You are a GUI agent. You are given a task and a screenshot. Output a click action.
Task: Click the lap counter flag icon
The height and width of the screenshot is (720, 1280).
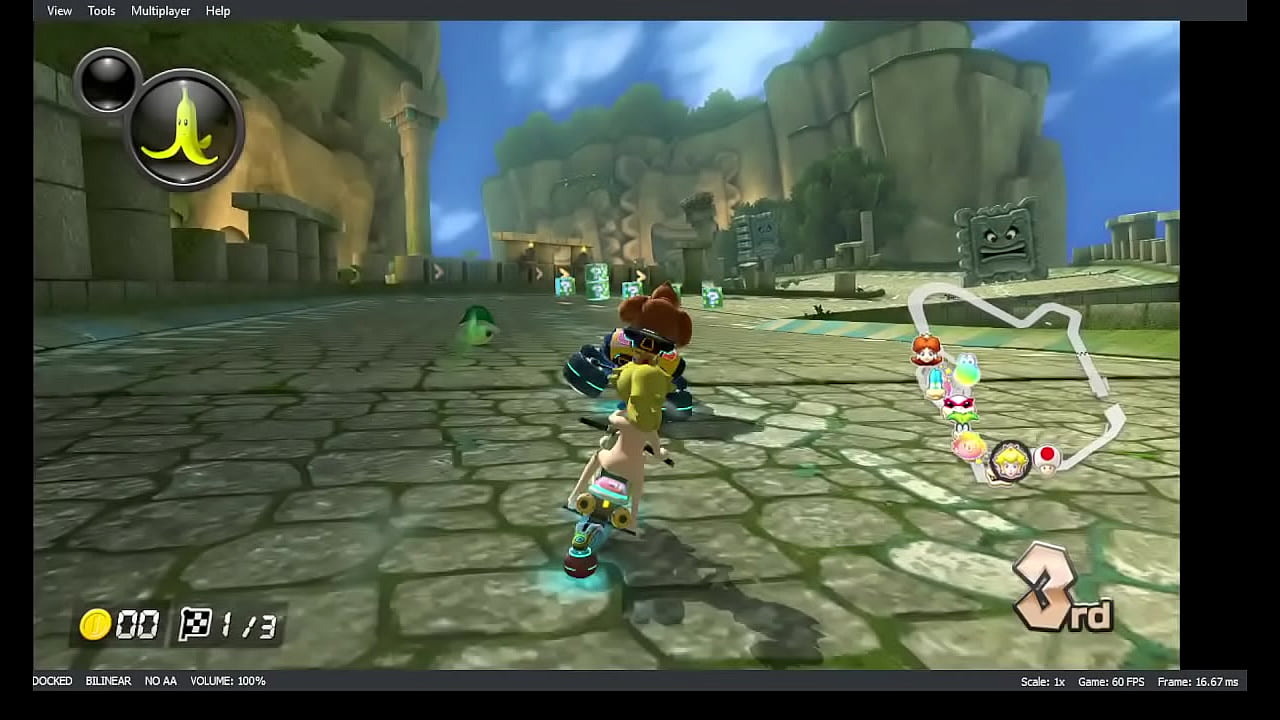[x=198, y=625]
